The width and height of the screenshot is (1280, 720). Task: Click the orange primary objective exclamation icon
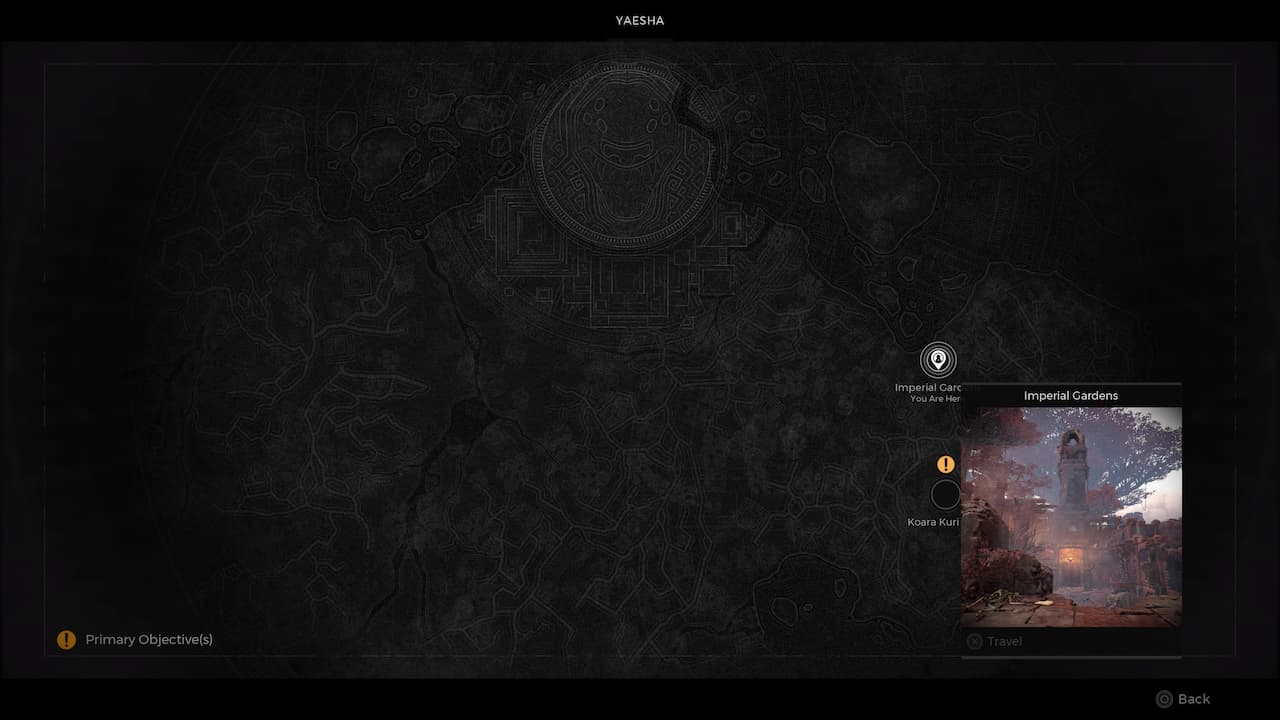pos(945,463)
